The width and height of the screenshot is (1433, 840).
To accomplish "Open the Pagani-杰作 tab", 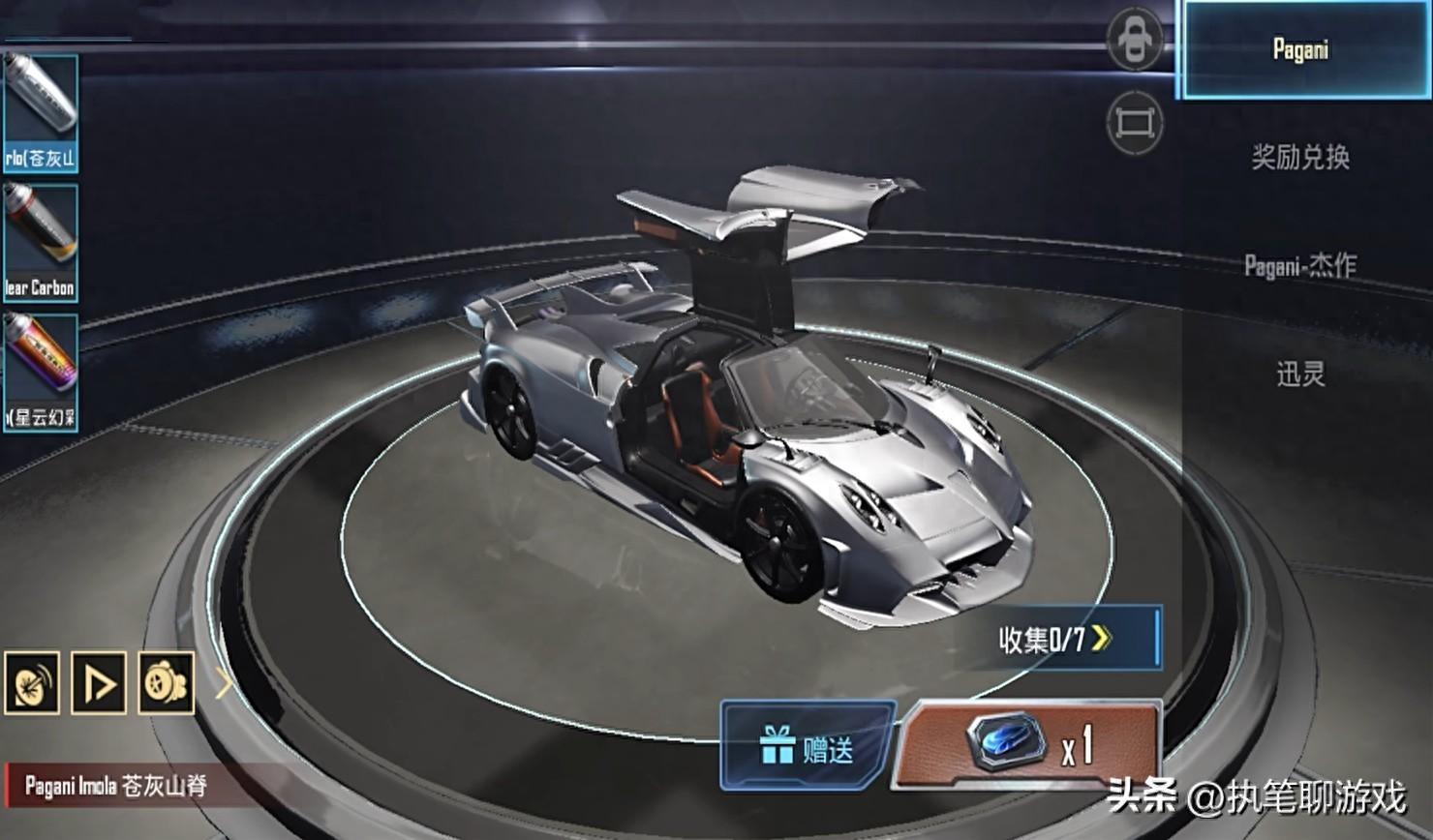I will (1300, 265).
